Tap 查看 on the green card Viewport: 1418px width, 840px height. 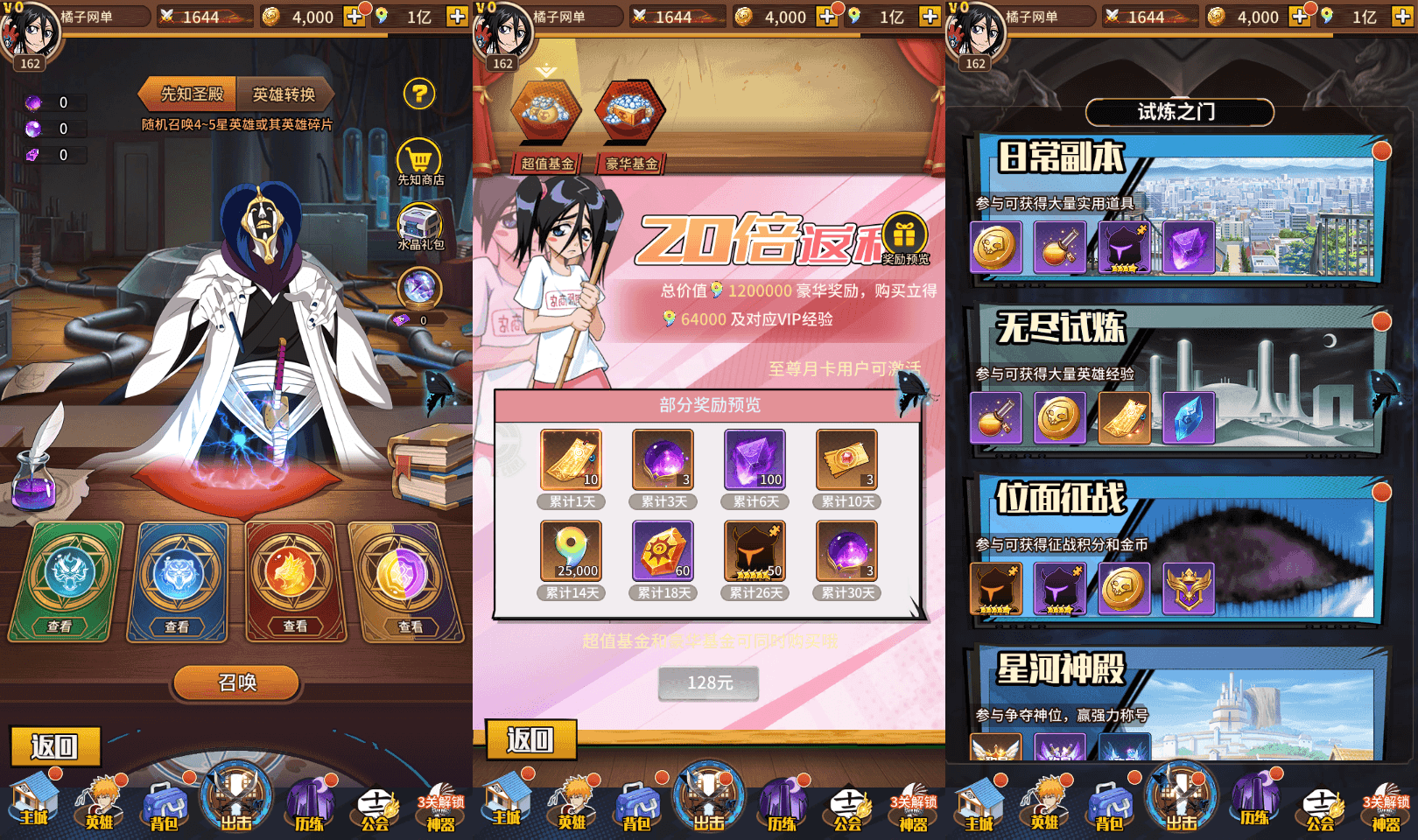pos(60,626)
